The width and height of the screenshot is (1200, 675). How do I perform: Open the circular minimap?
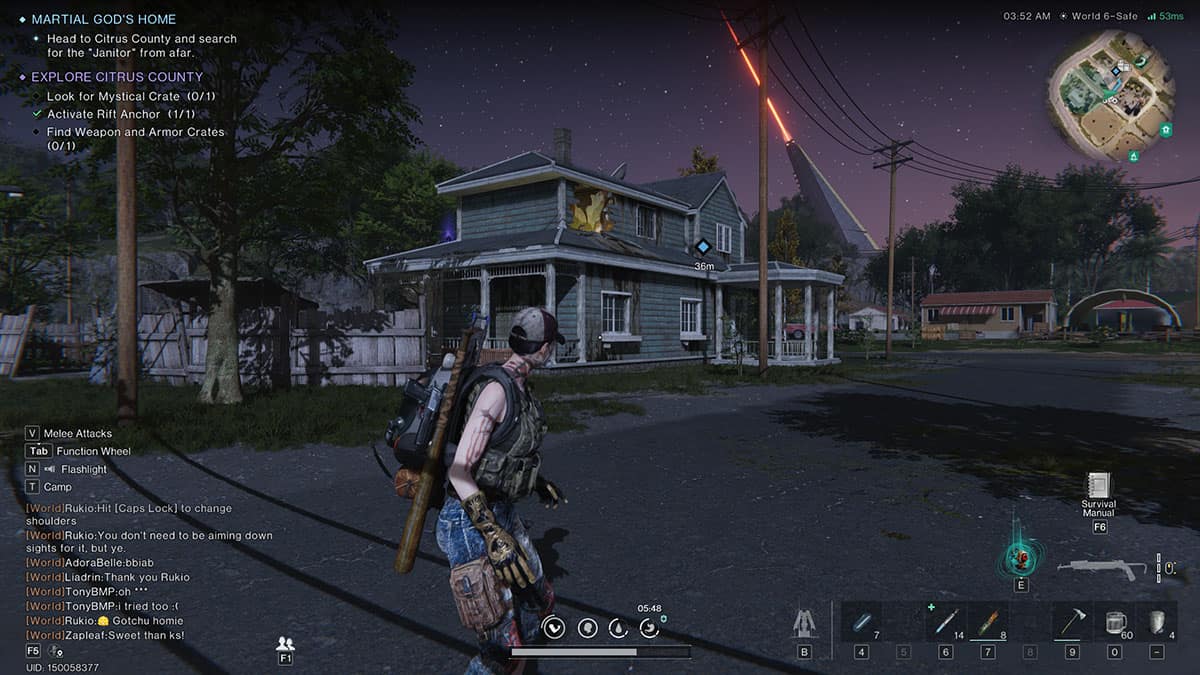[1110, 95]
